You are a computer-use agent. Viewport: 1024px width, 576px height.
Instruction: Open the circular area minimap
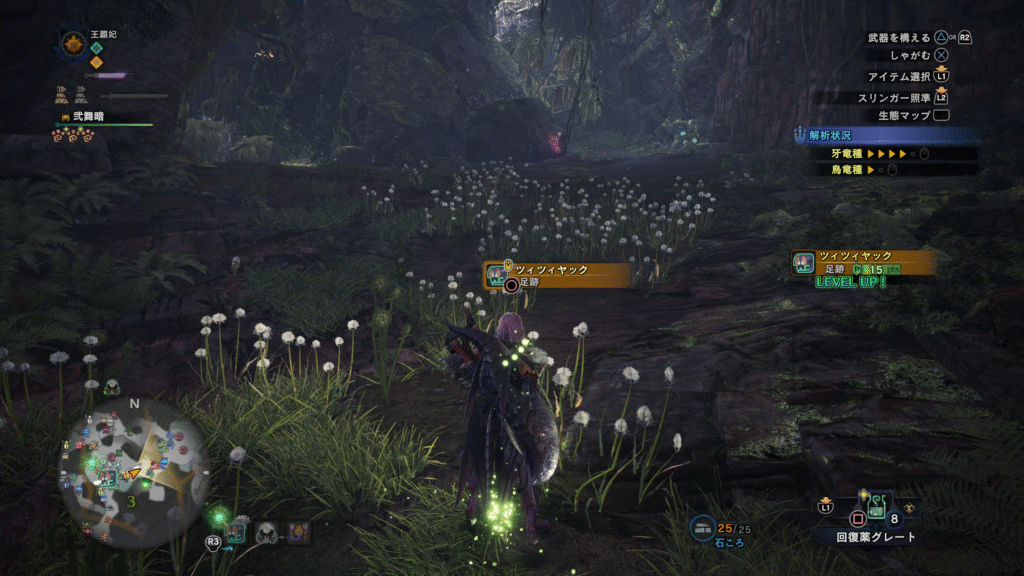coord(133,472)
